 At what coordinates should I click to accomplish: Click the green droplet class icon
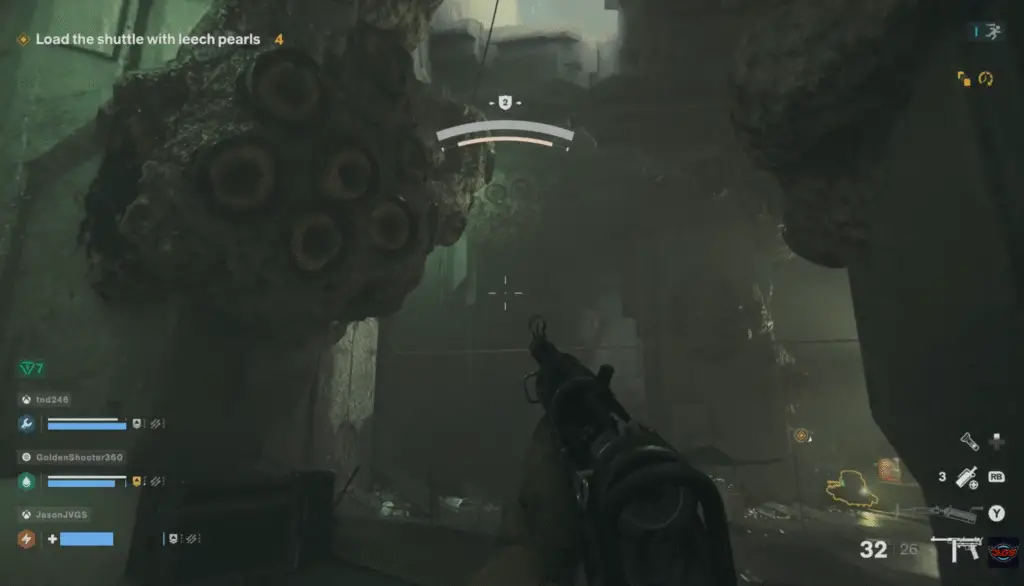pyautogui.click(x=27, y=481)
